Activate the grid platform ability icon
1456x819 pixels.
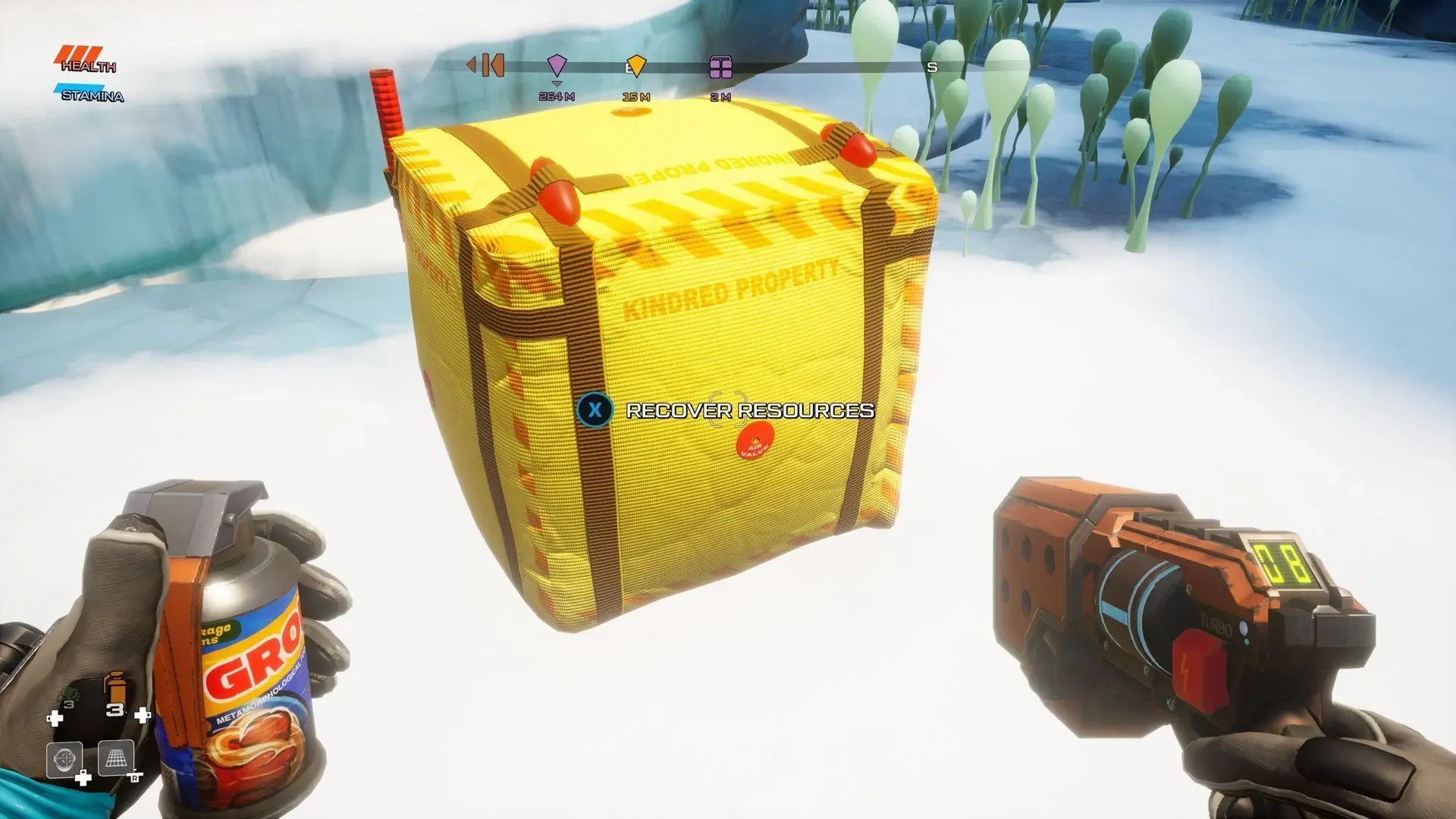click(116, 758)
